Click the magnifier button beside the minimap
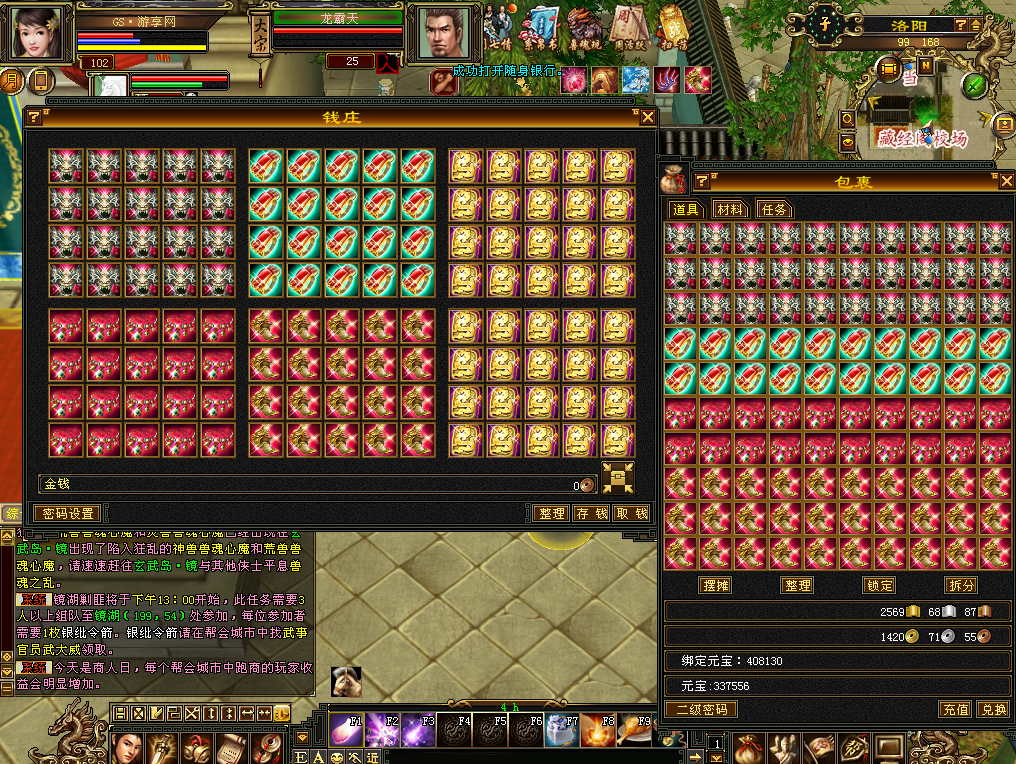 coord(848,119)
